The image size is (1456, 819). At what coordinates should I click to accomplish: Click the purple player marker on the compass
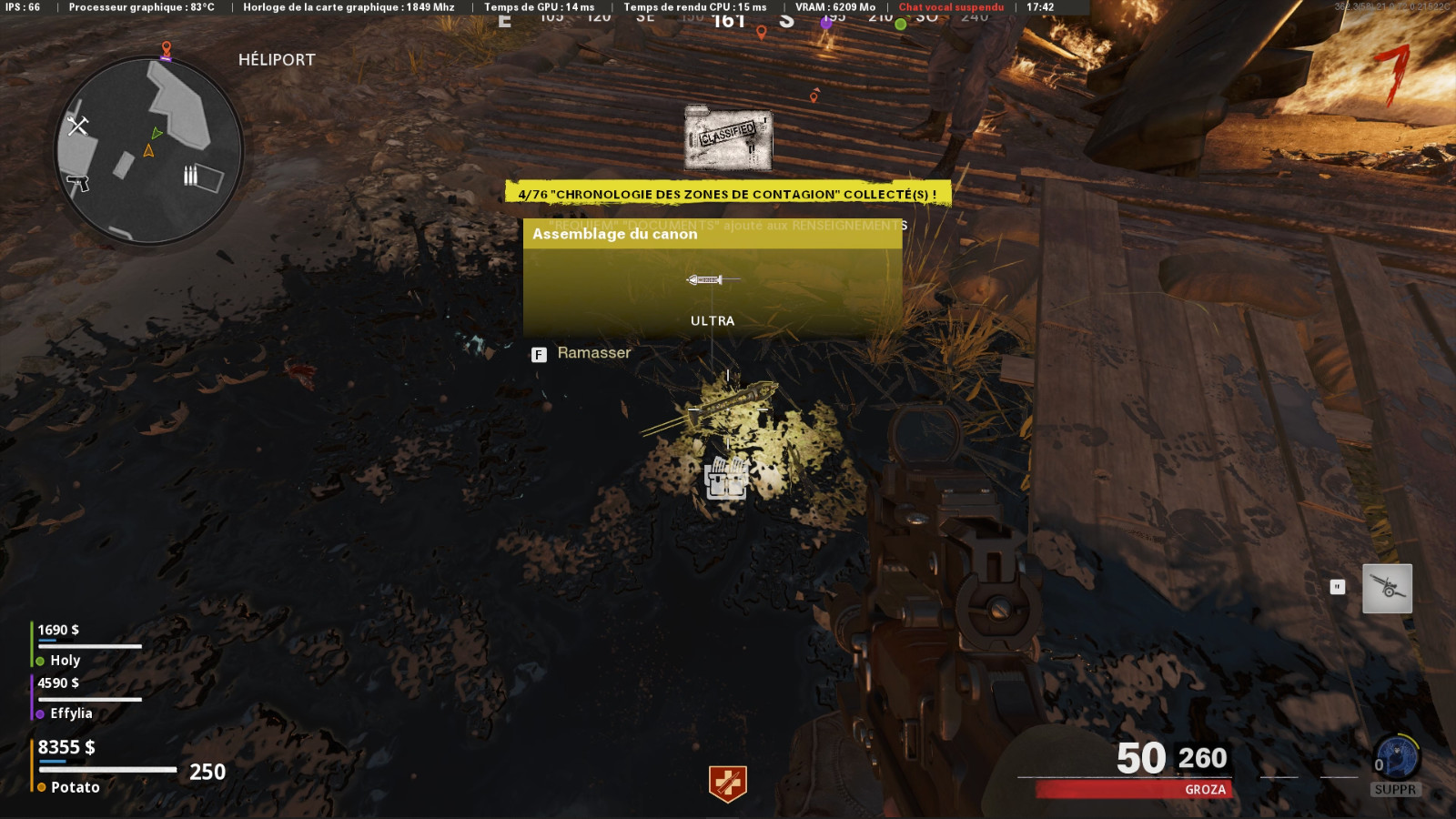tap(825, 25)
